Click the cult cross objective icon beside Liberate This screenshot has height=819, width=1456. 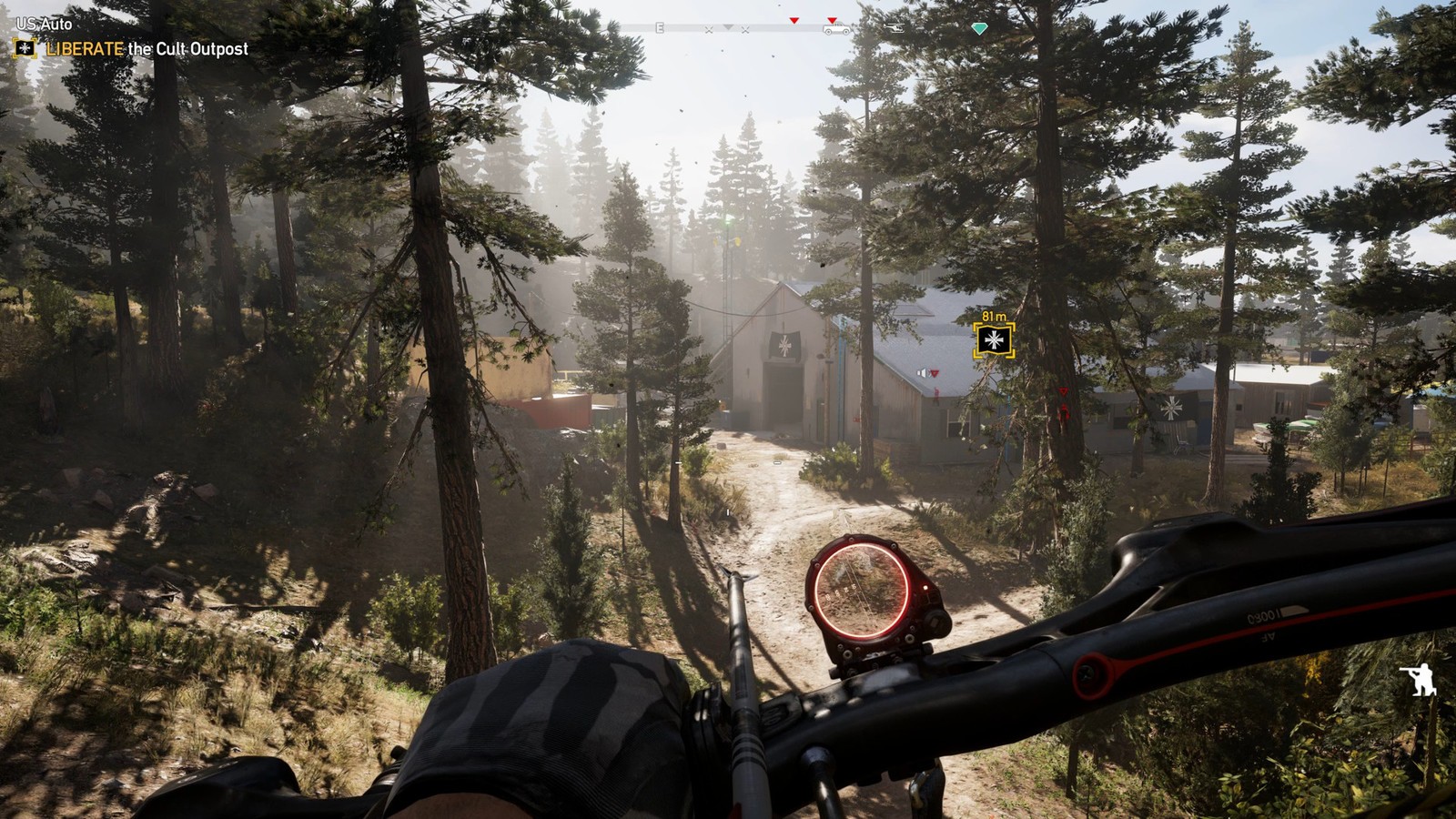(25, 49)
